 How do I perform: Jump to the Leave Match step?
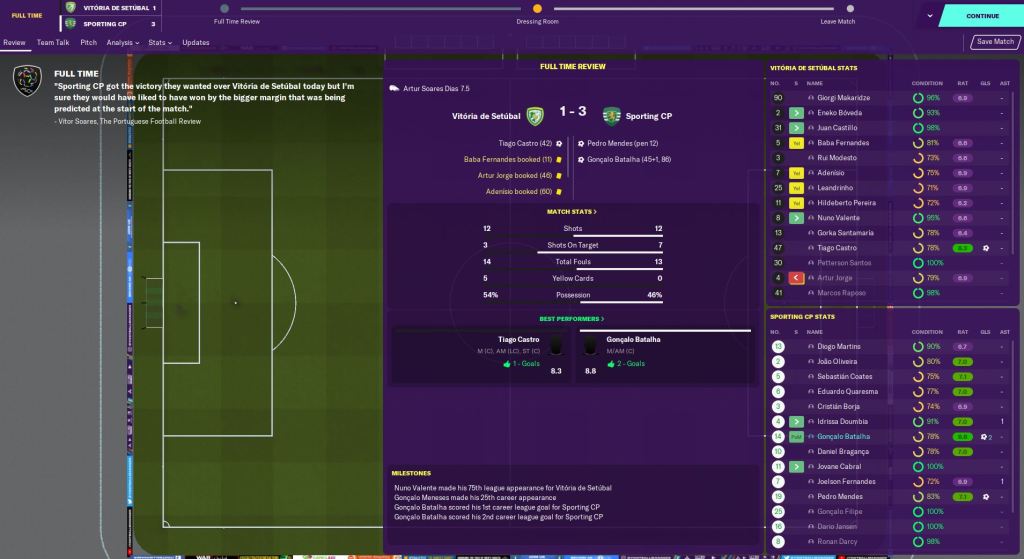tap(837, 21)
